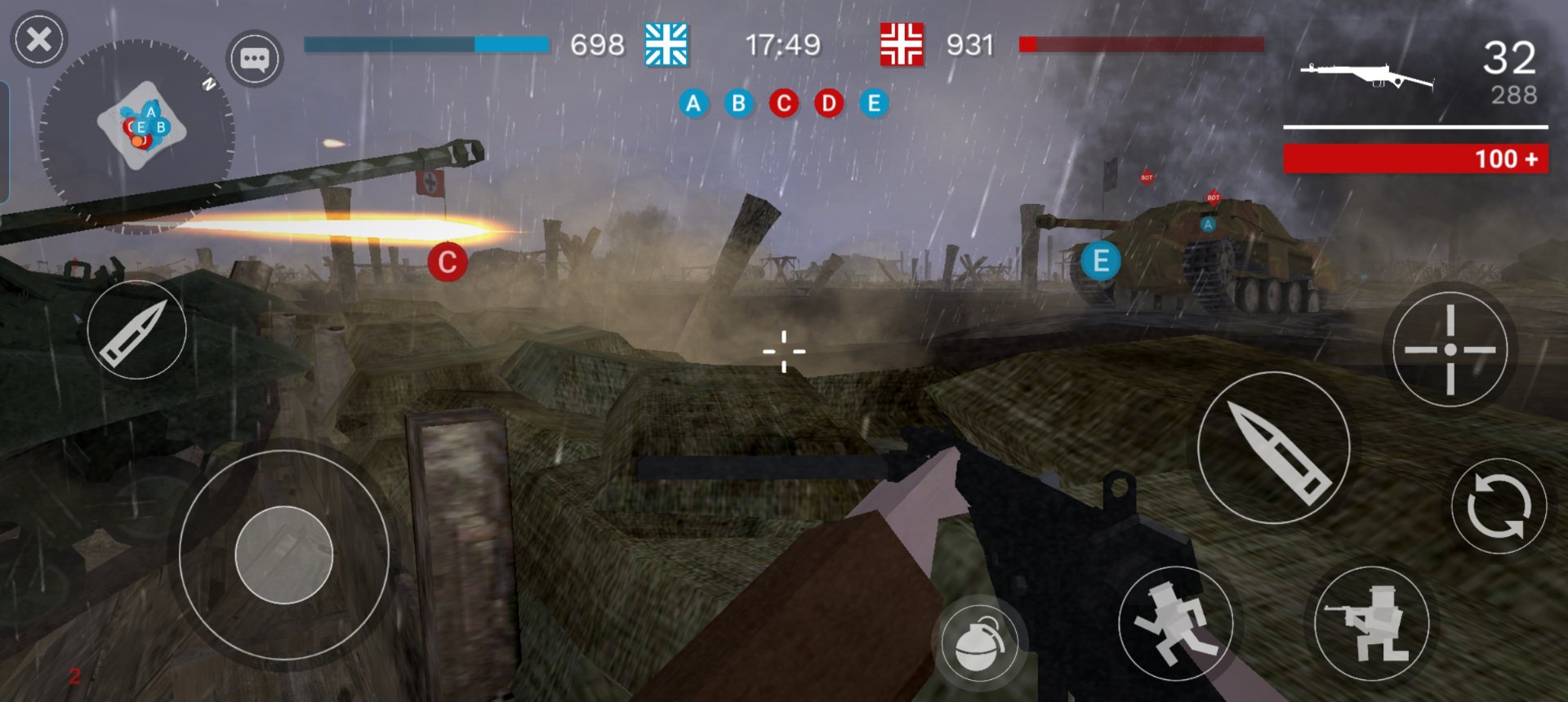
Task: Activate the sprint running-soldier button
Action: pos(1175,624)
